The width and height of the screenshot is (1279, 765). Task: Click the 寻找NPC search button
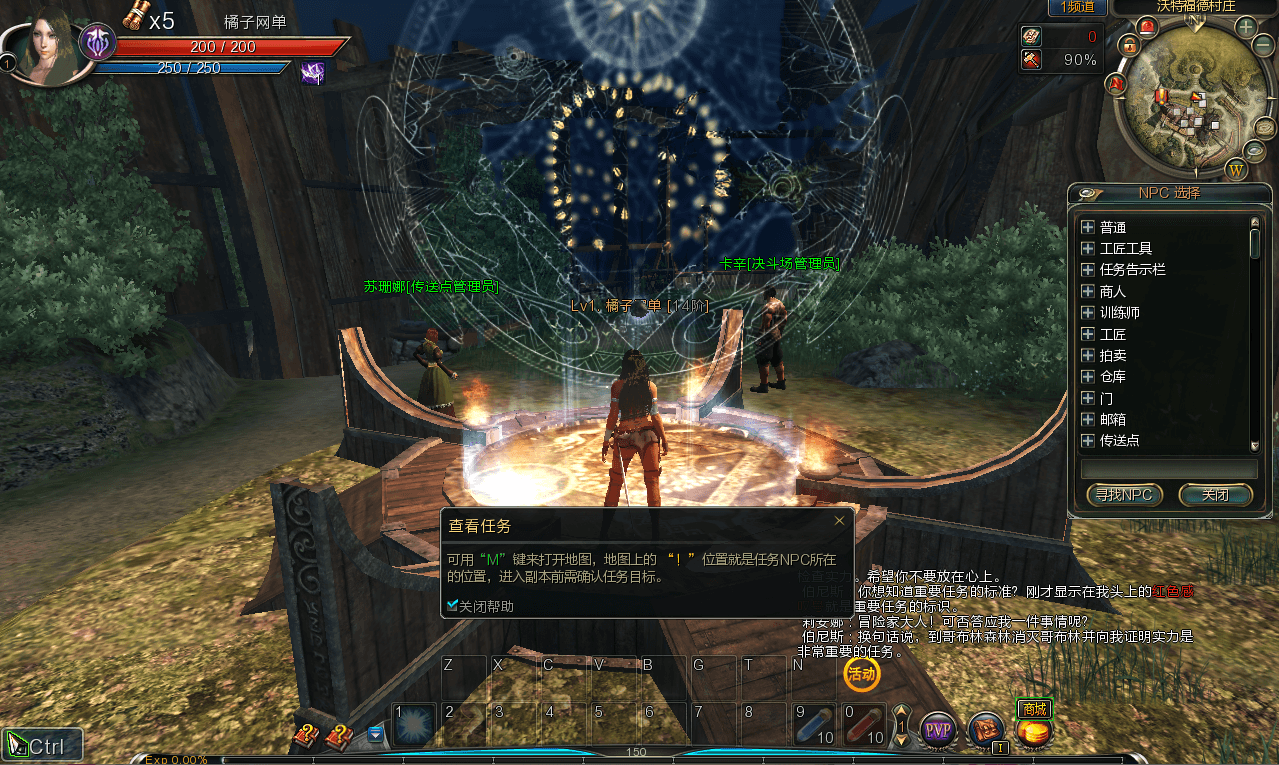tap(1123, 495)
